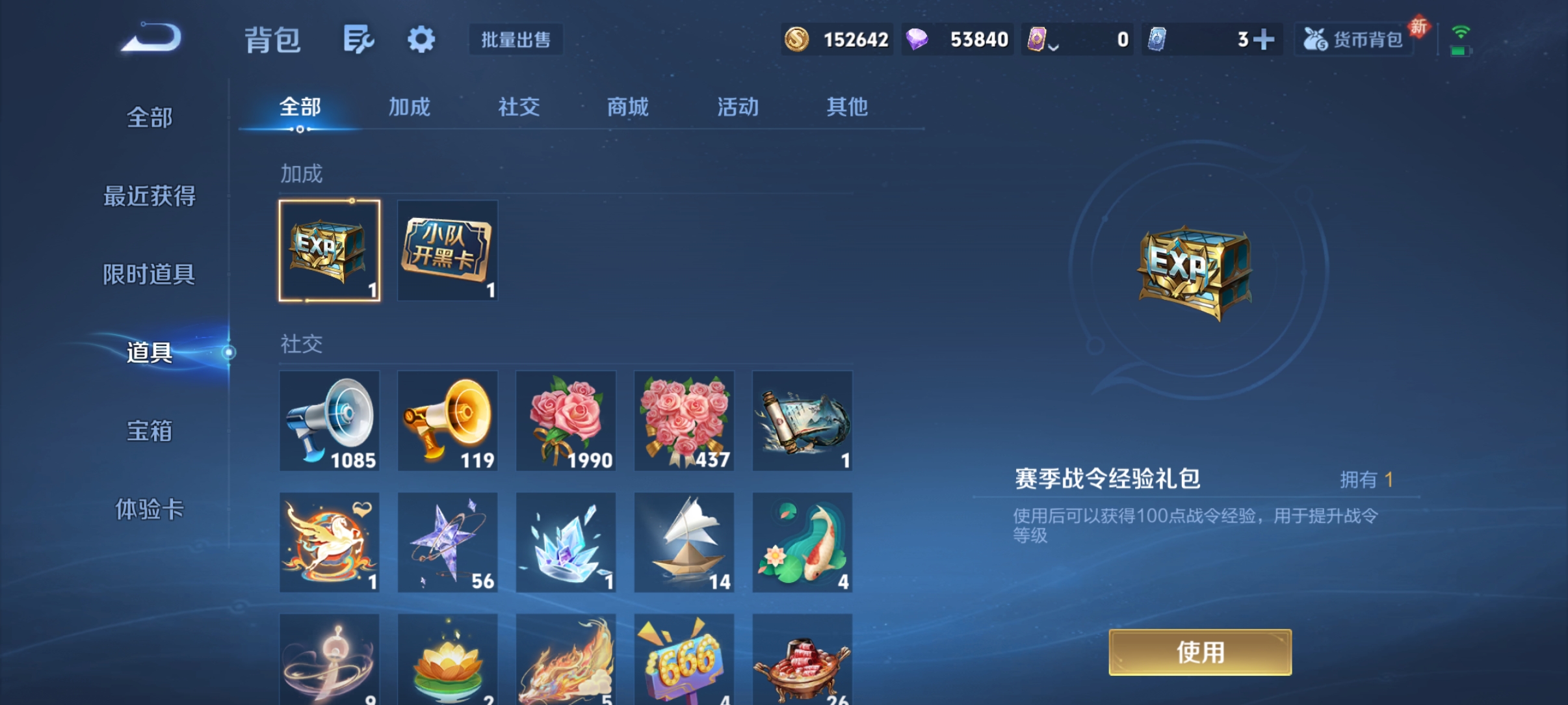
Task: Click the 批量出售 batch sell button
Action: [x=516, y=40]
